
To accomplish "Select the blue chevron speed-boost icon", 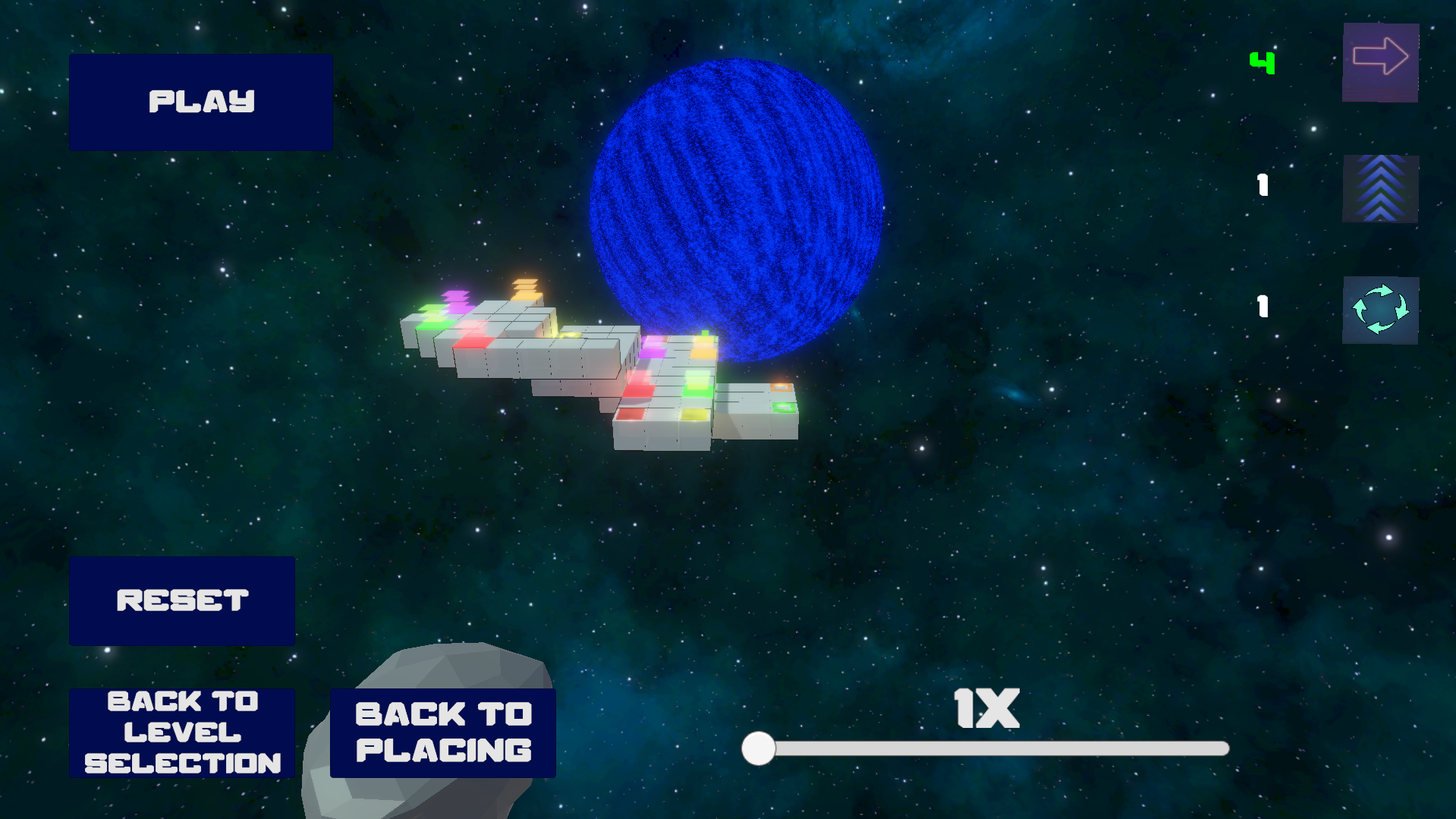I will (1379, 189).
